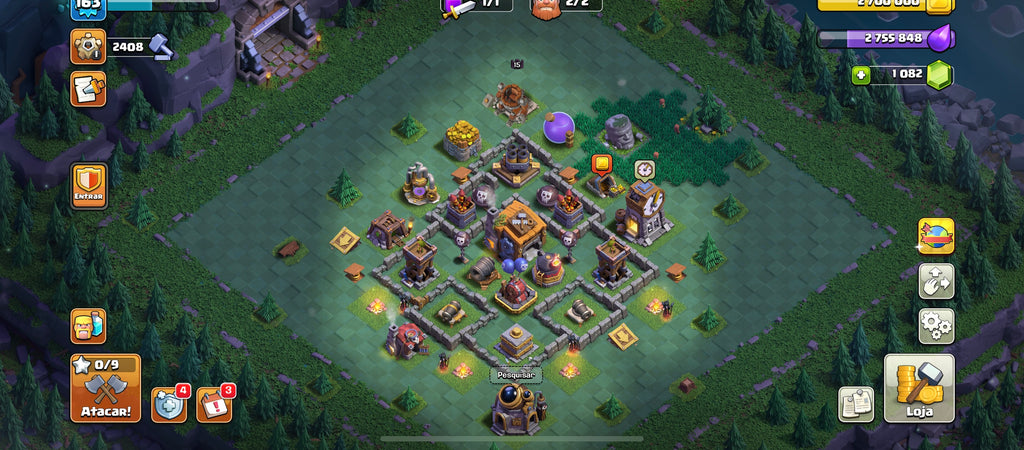Screen dimensions: 1024x450
Task: Open the Loja shop
Action: [919, 388]
